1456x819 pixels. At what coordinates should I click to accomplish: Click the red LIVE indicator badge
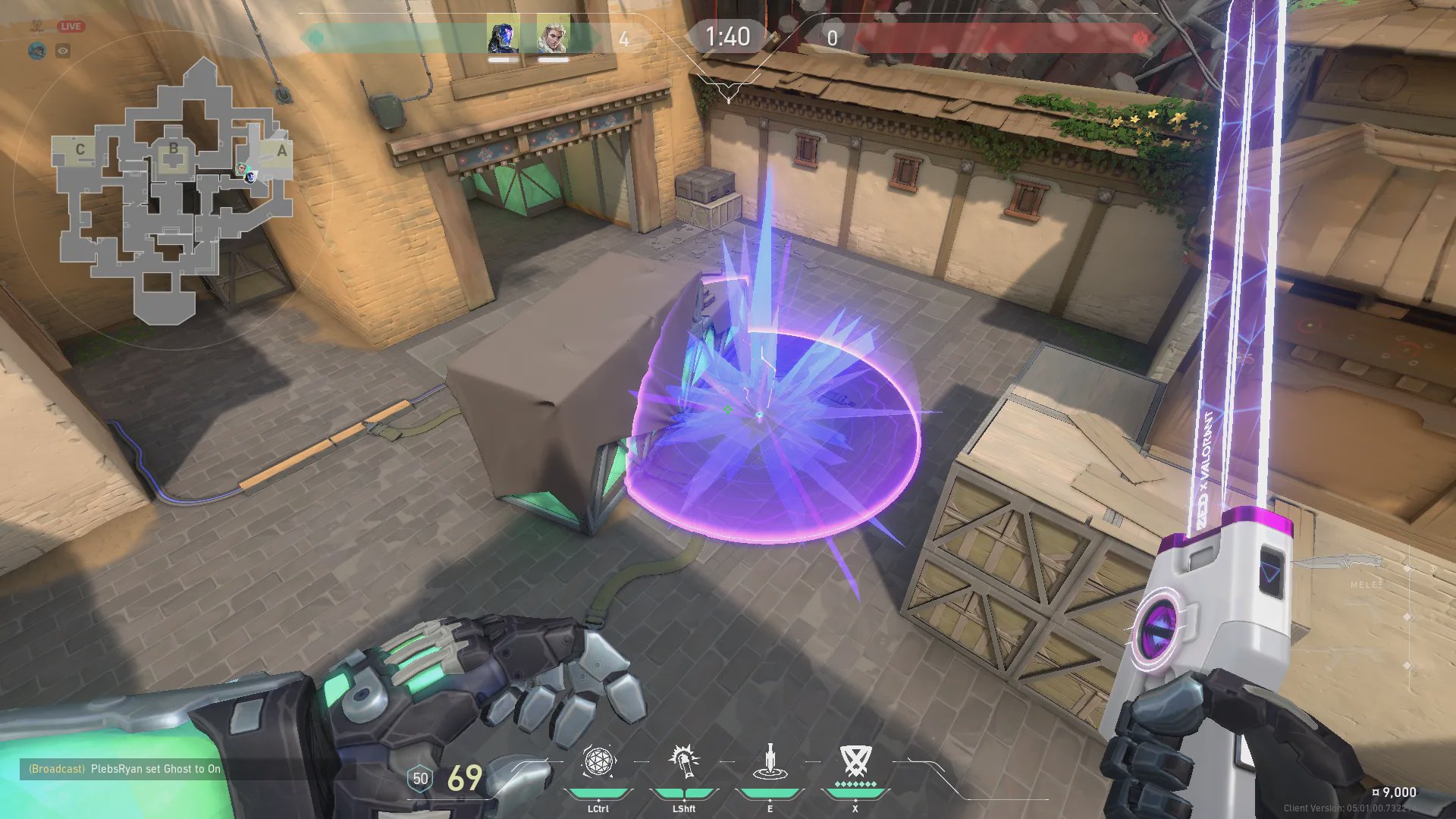coord(71,27)
